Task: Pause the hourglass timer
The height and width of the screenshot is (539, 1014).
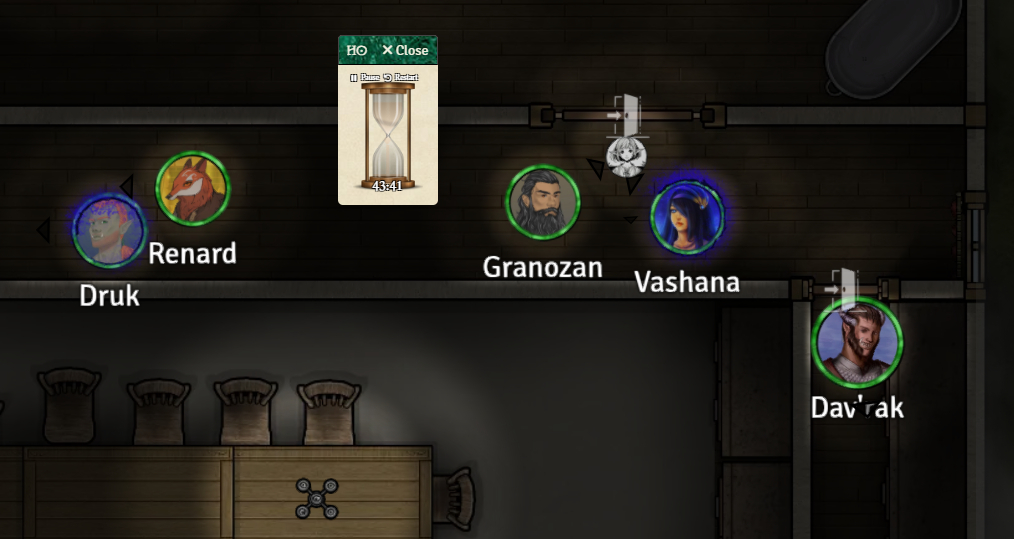Action: 362,77
